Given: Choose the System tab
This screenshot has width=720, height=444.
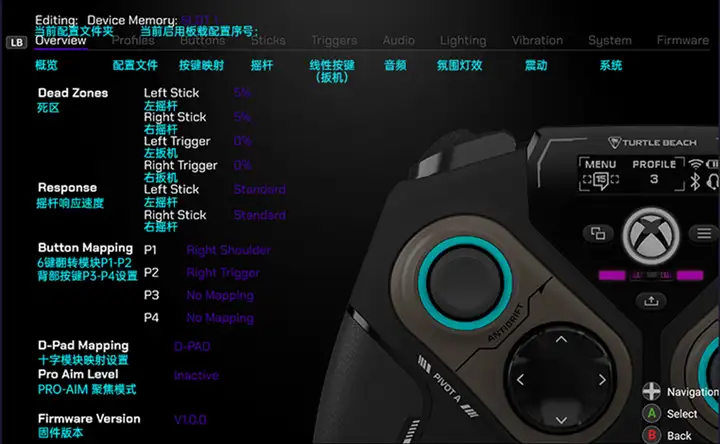Looking at the screenshot, I should click(x=609, y=41).
